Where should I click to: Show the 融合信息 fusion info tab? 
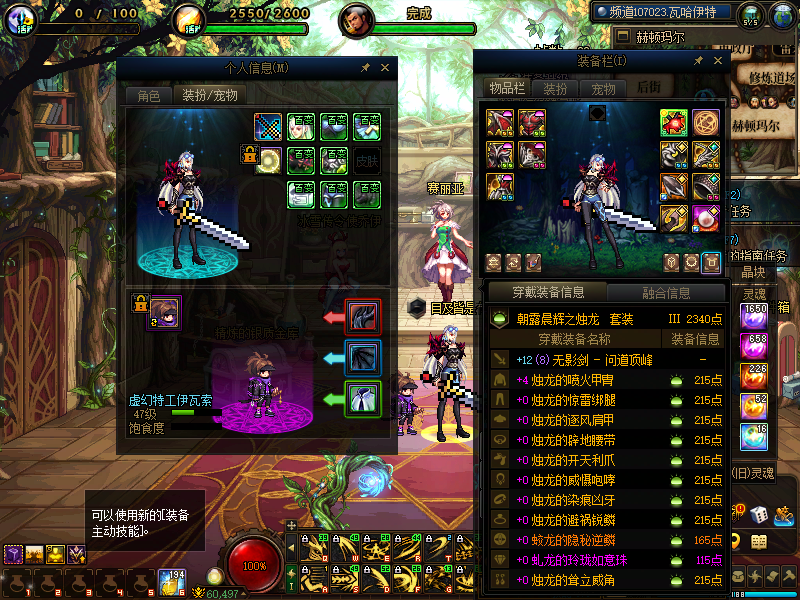664,293
